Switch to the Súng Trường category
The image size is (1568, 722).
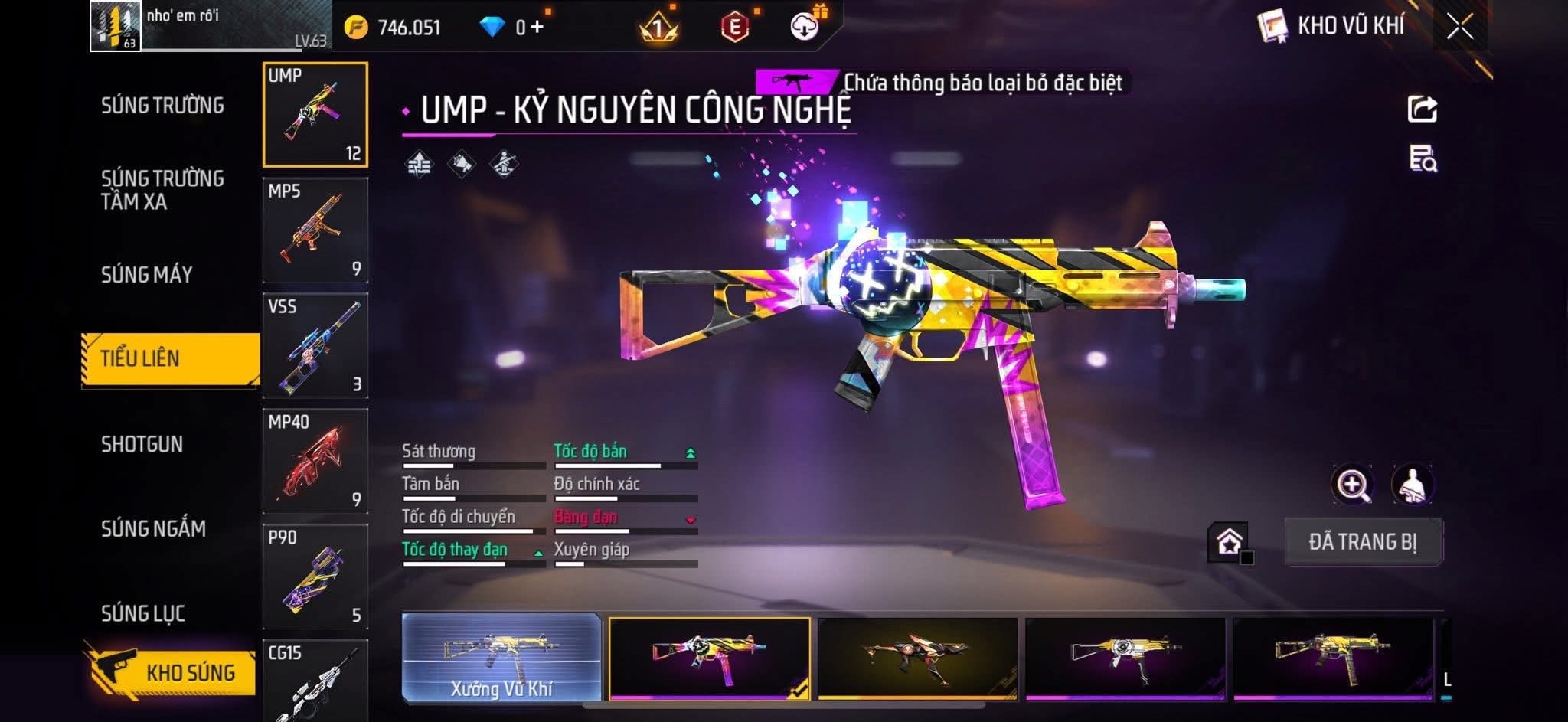click(x=162, y=106)
